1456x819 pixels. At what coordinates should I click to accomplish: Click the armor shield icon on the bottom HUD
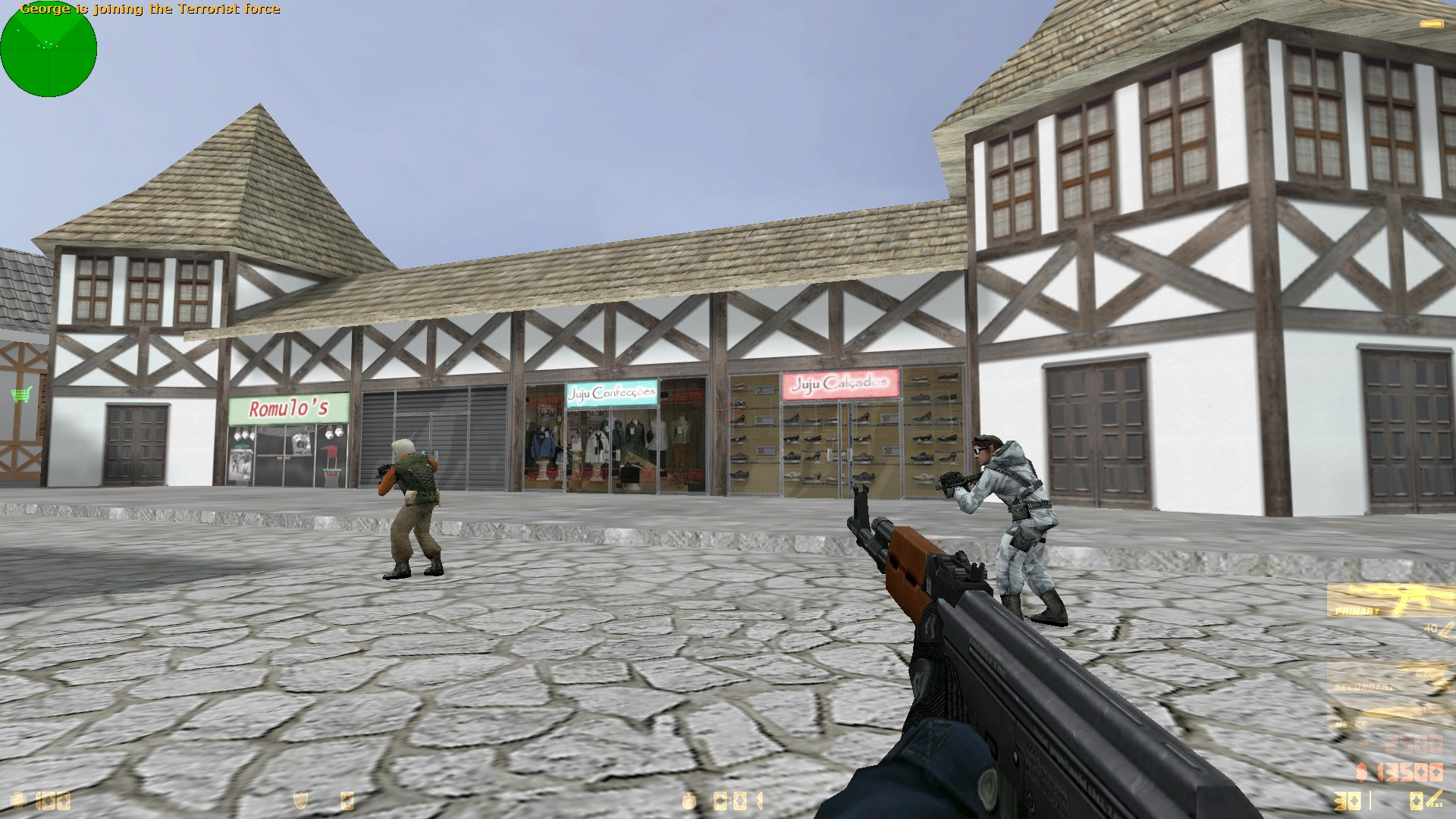[300, 801]
